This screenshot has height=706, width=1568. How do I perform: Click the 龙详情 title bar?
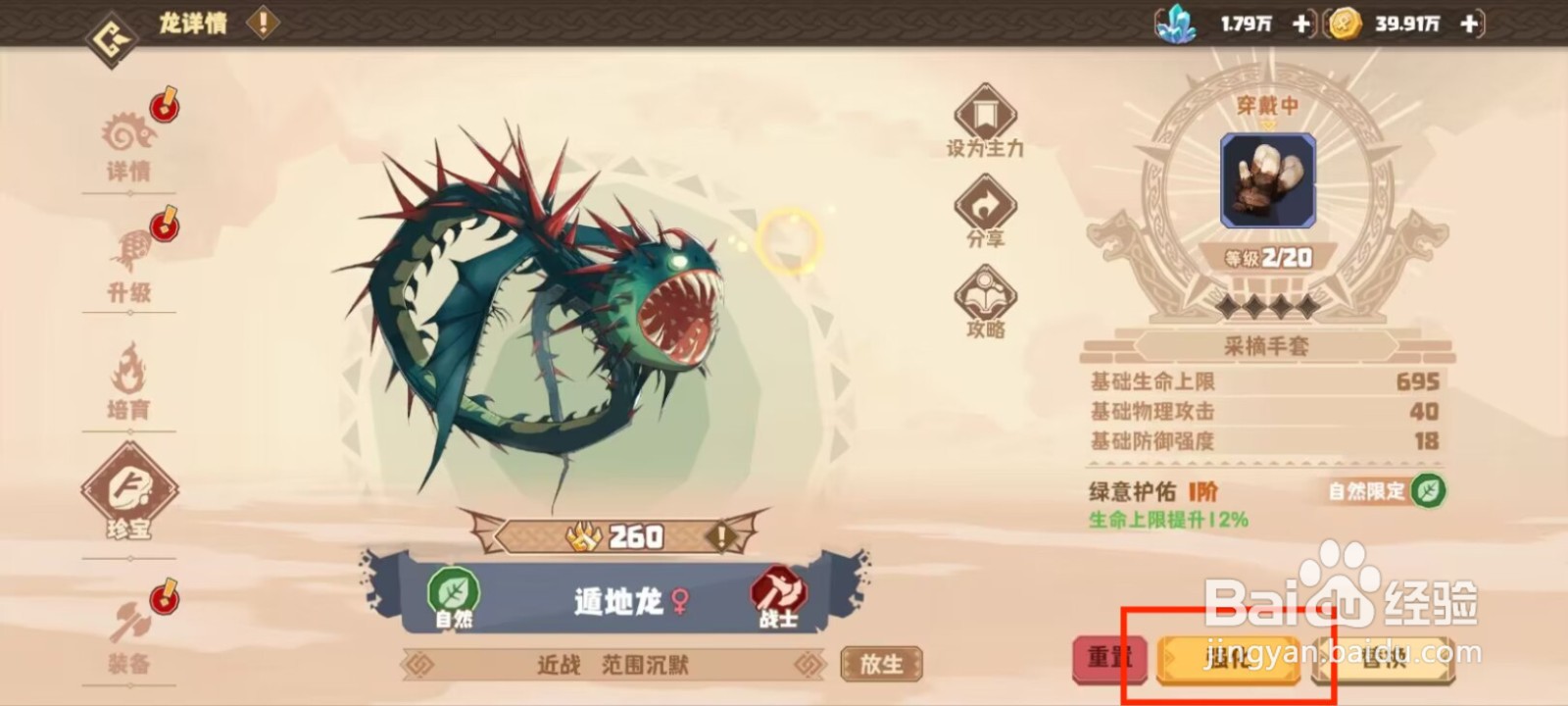tap(193, 25)
